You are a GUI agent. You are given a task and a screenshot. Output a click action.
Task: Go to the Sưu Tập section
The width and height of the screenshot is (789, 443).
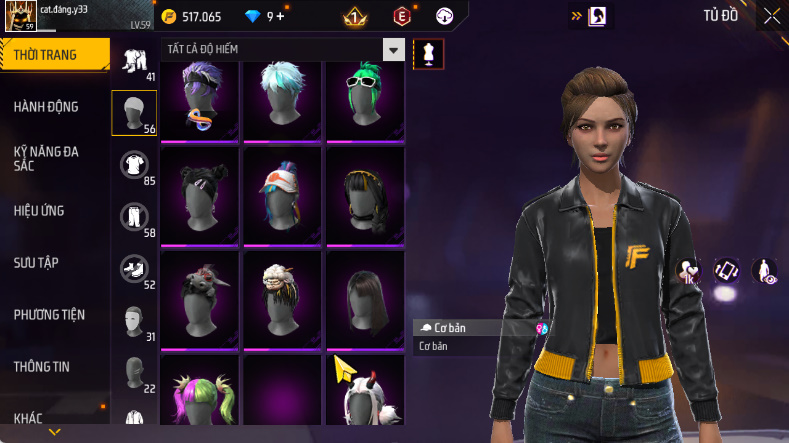pyautogui.click(x=36, y=263)
